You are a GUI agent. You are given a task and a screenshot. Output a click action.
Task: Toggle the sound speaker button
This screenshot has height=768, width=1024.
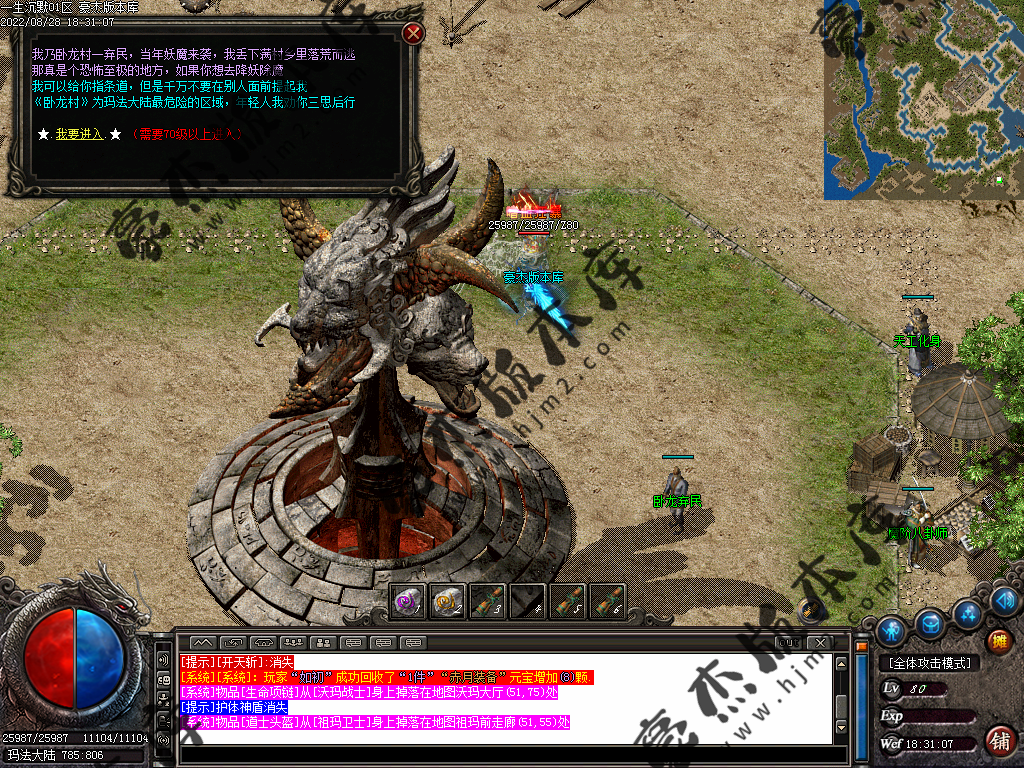(1006, 600)
